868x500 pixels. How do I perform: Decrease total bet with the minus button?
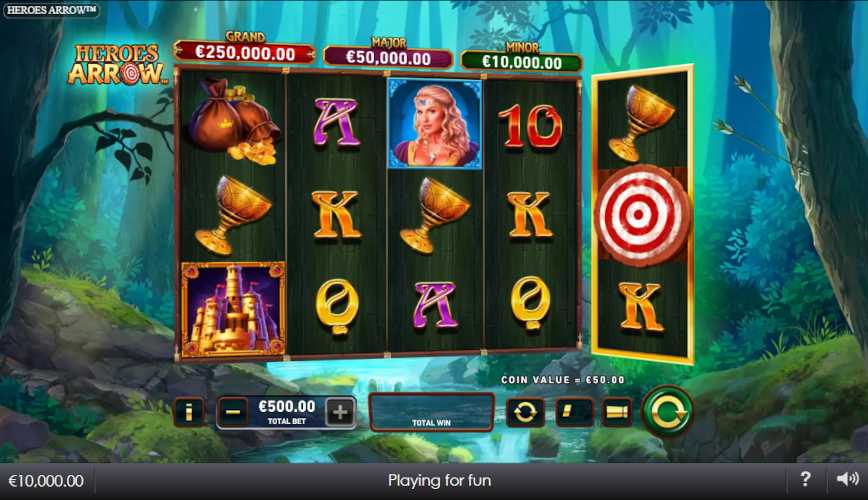tap(233, 411)
